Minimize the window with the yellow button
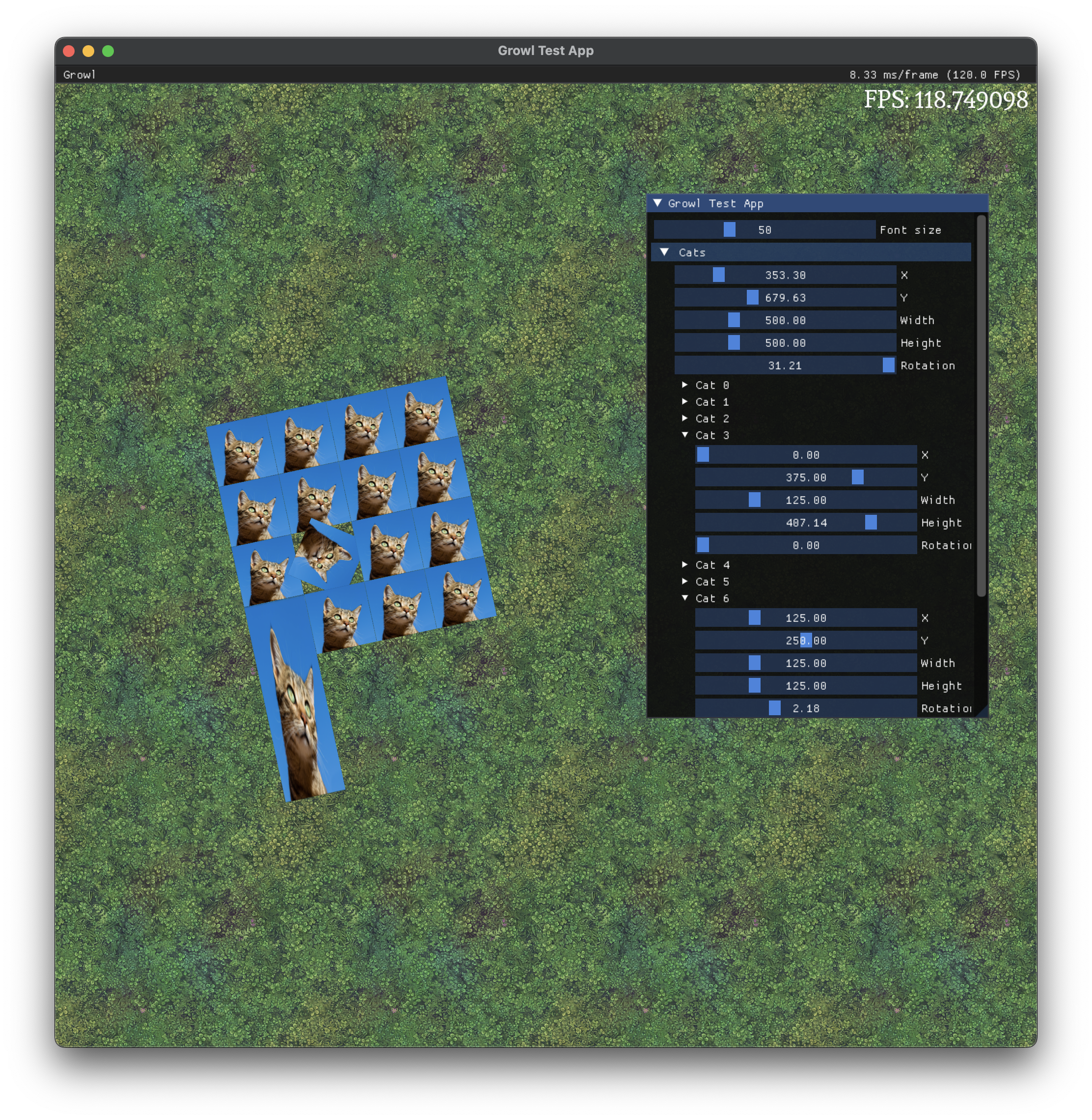 point(88,51)
